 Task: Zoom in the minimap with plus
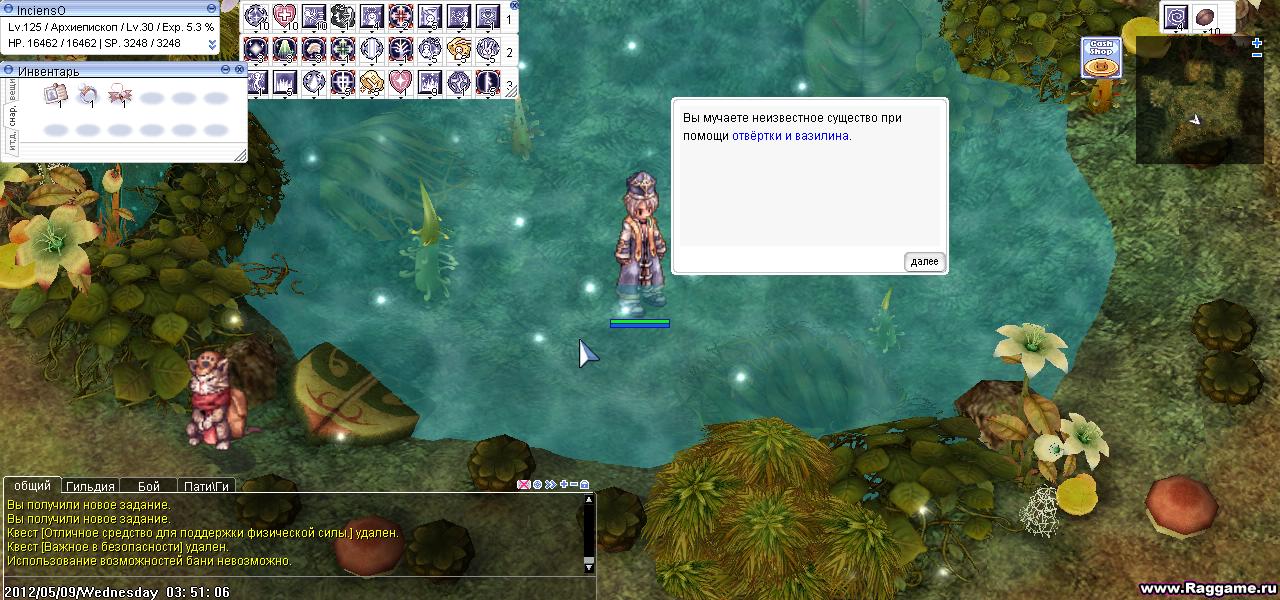[1257, 42]
